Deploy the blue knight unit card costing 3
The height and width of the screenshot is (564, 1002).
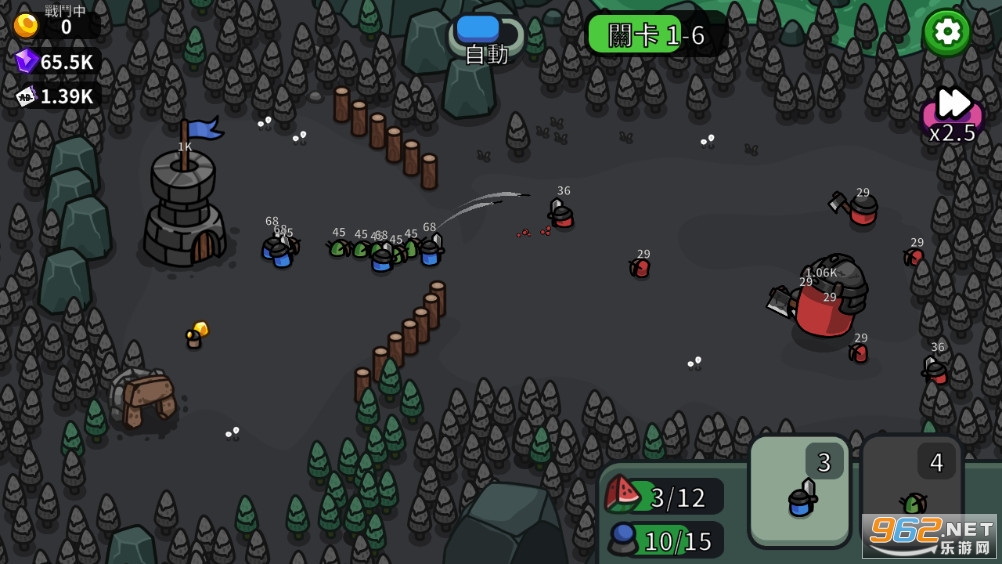click(800, 490)
